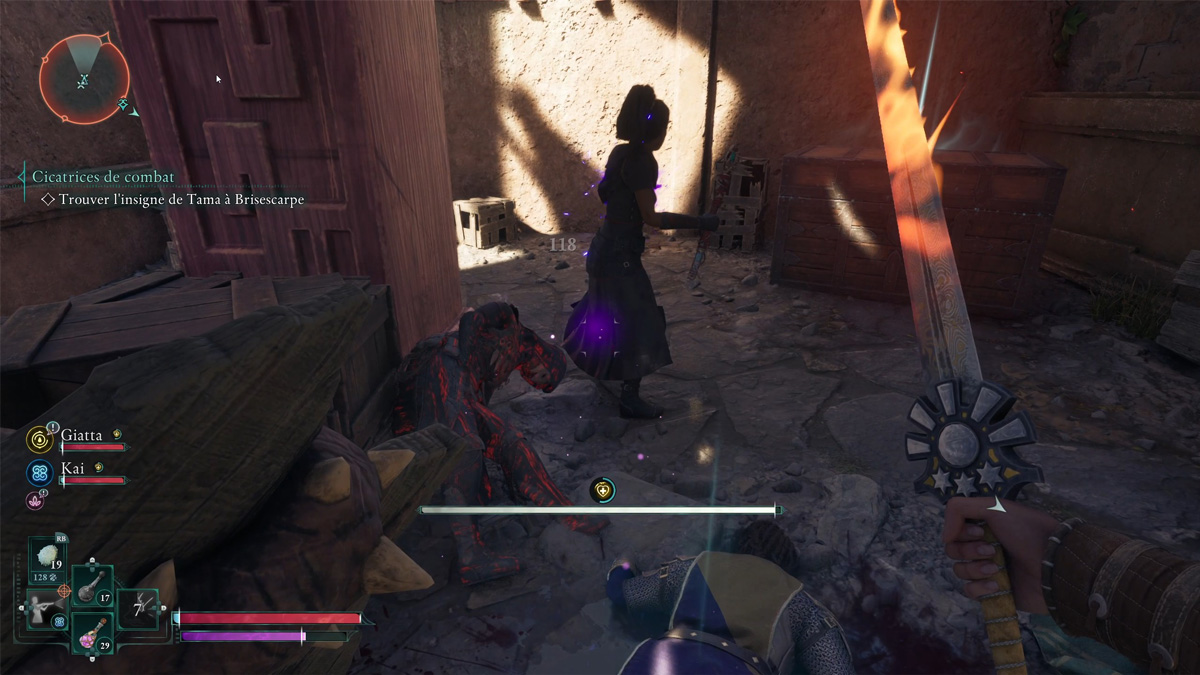Select Giatta's companion portrait icon
This screenshot has height=675, width=1200.
[41, 438]
